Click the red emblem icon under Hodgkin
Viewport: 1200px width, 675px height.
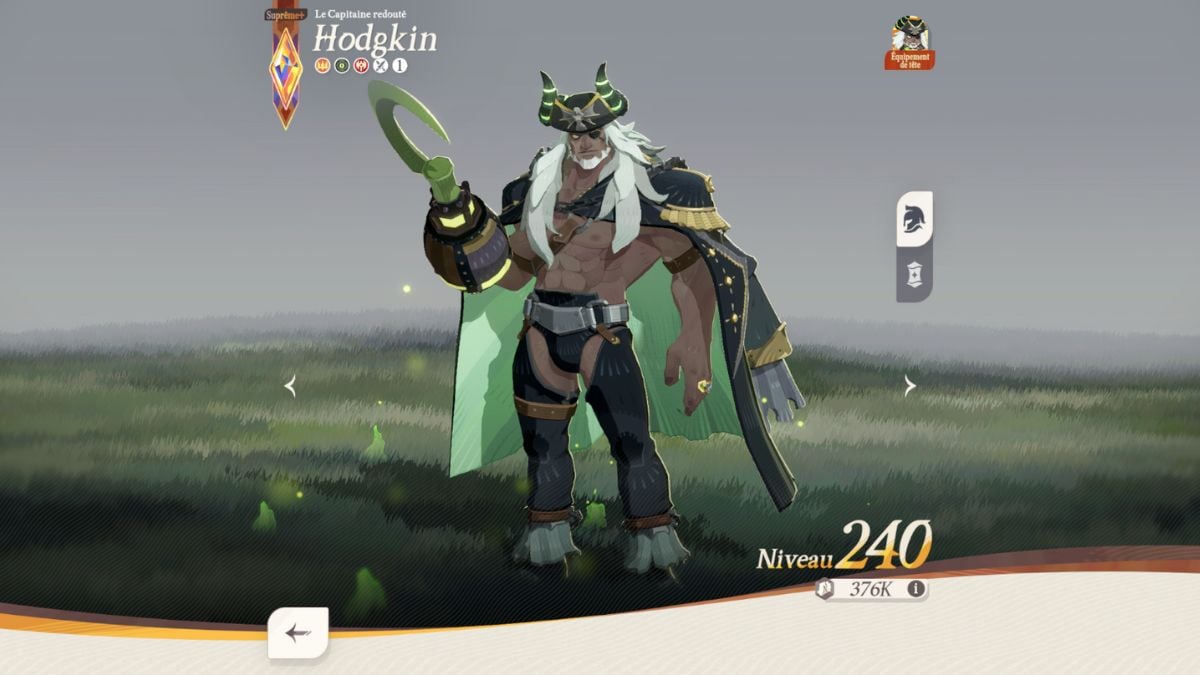click(x=361, y=66)
